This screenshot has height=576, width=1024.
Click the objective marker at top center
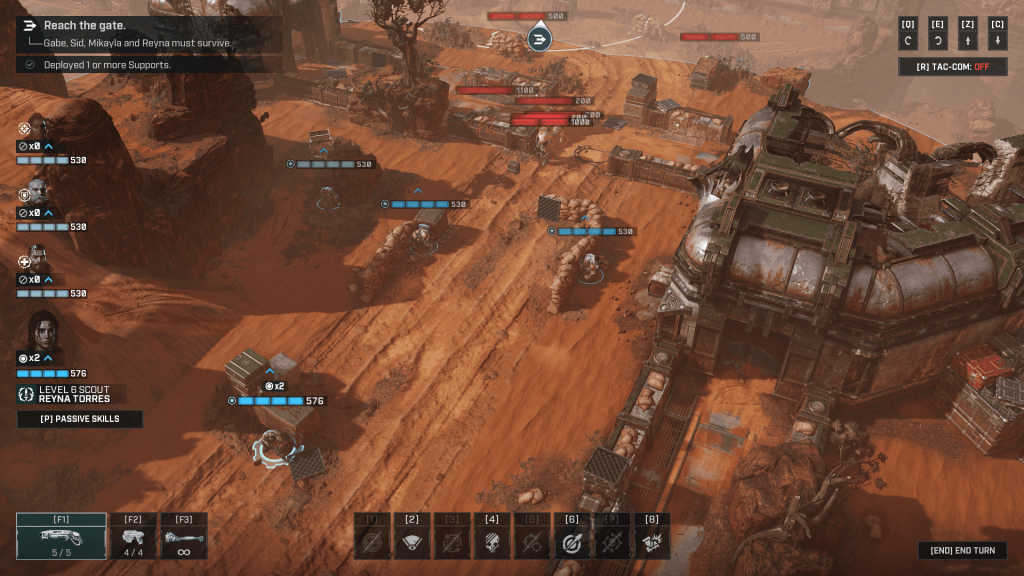540,39
